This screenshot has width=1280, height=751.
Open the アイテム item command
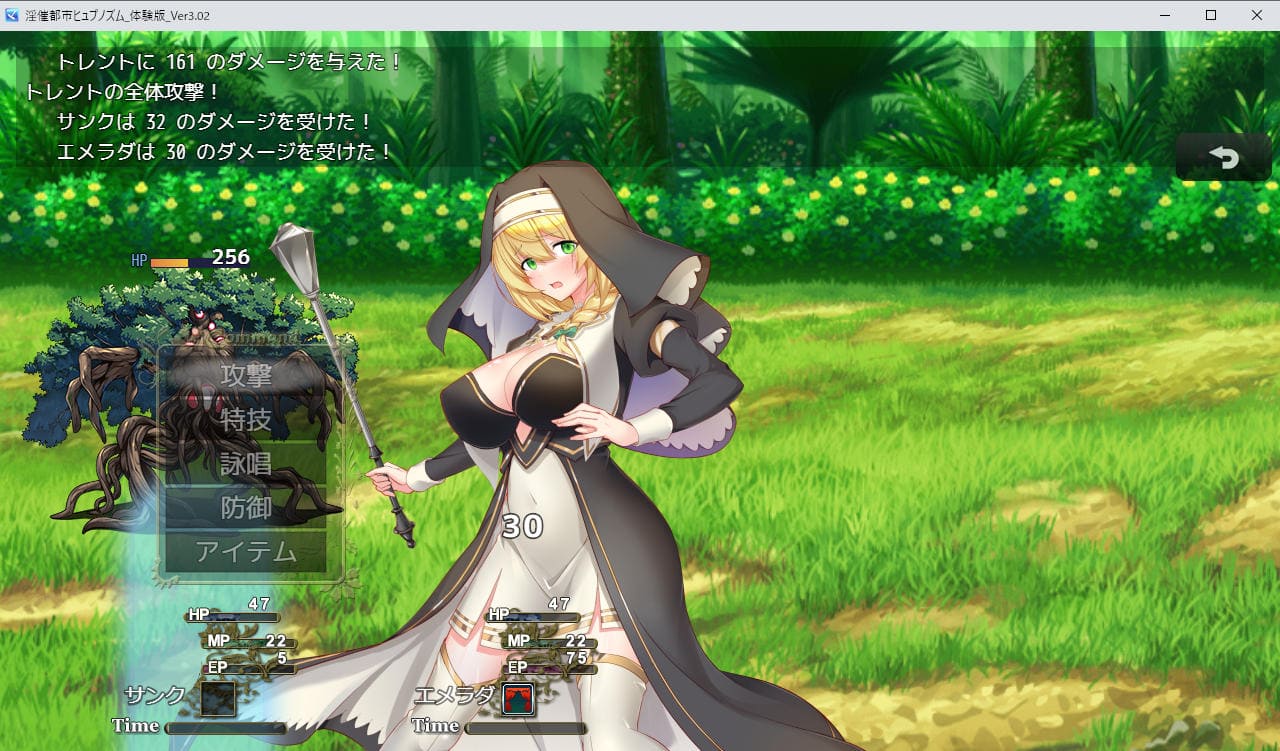246,551
